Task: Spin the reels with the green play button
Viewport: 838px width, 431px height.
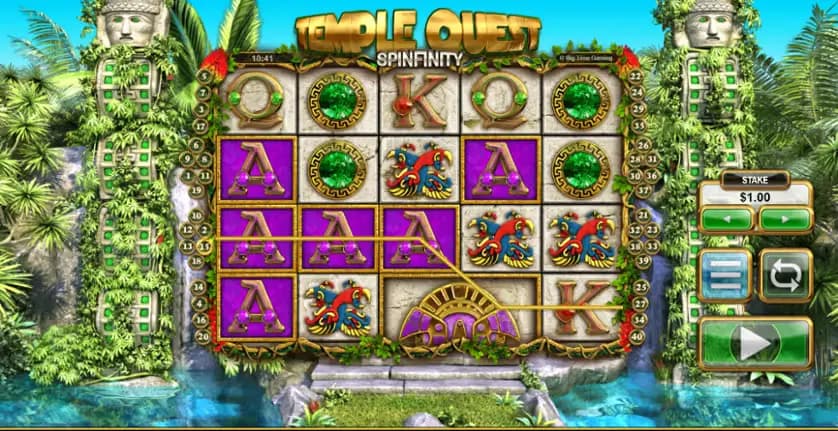Action: [x=755, y=344]
